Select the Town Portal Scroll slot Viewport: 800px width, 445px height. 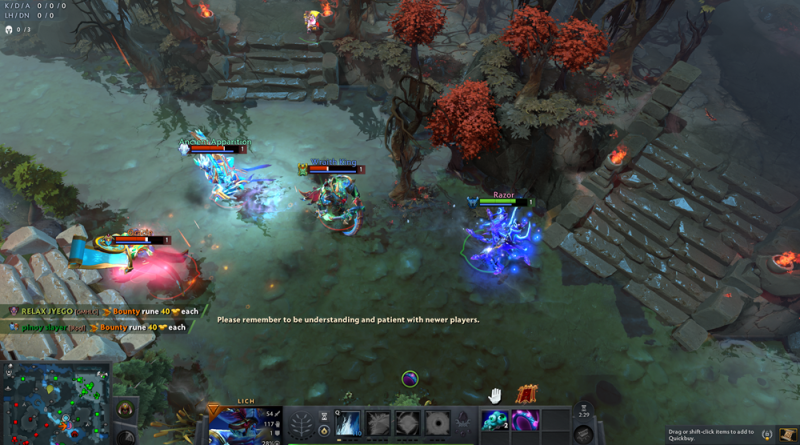584,435
